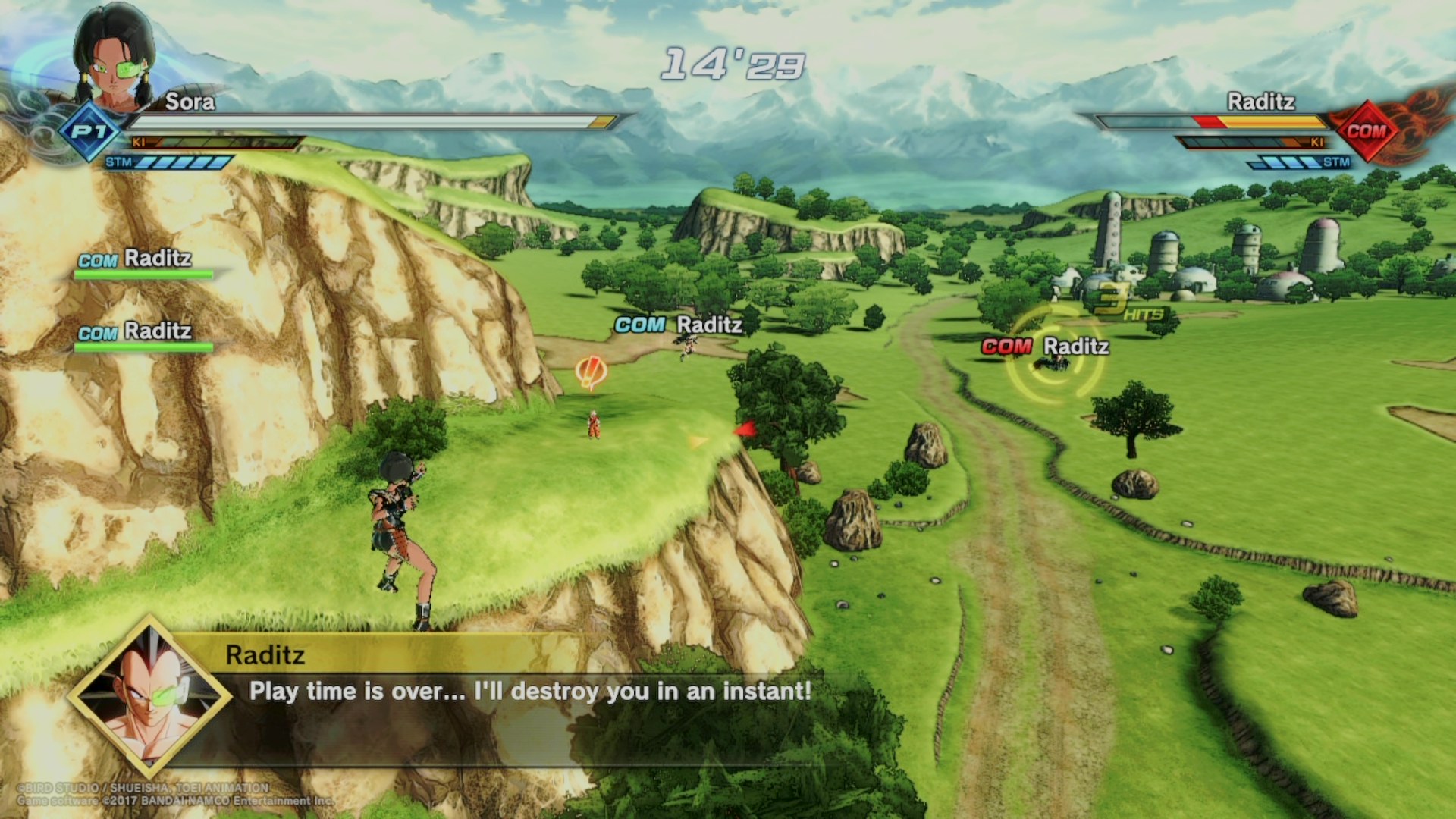Screen dimensions: 1456x819
Task: Target the yellow lock-on reticle
Action: coord(1054,358)
